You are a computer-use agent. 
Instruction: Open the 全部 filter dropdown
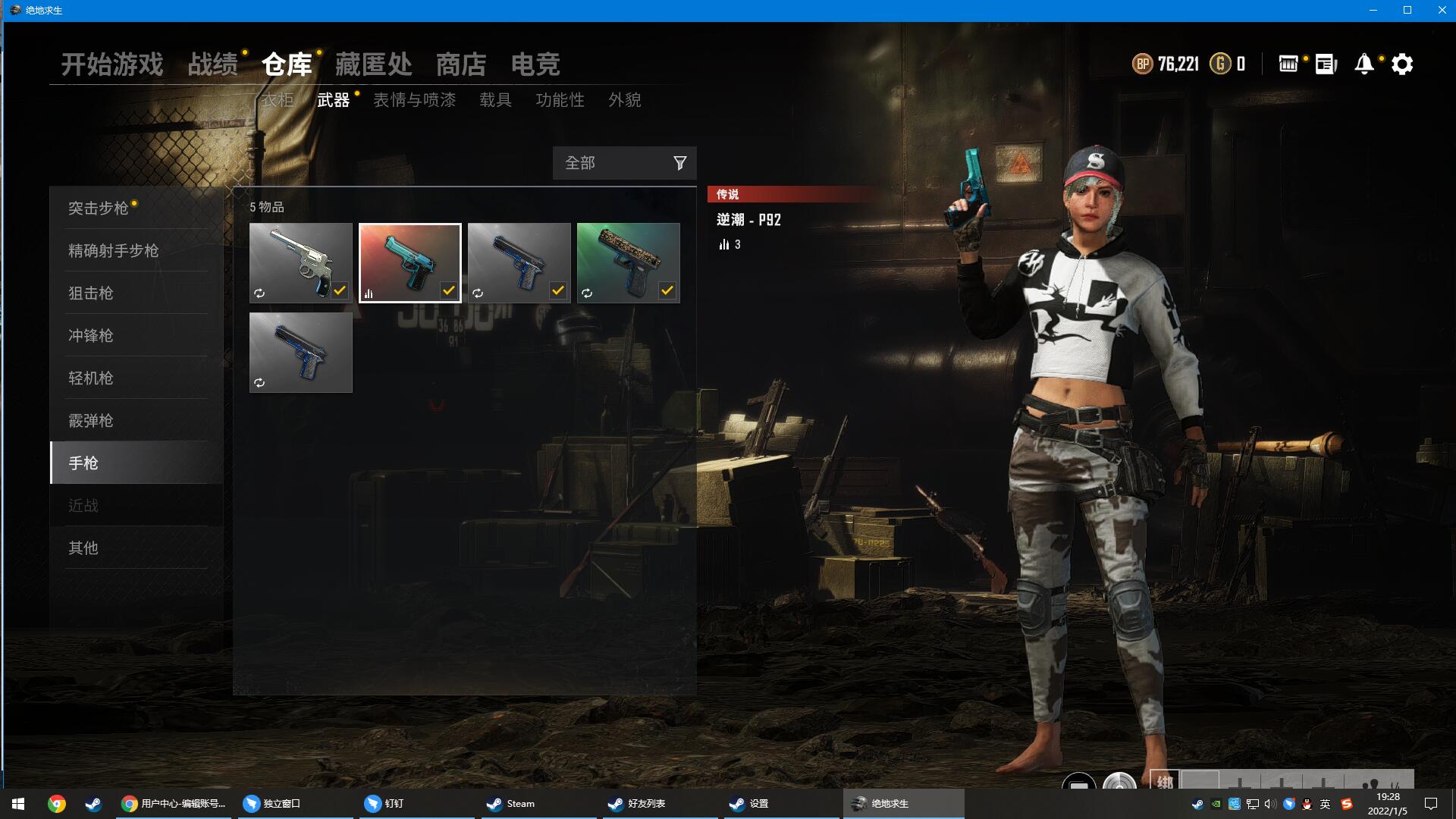607,162
